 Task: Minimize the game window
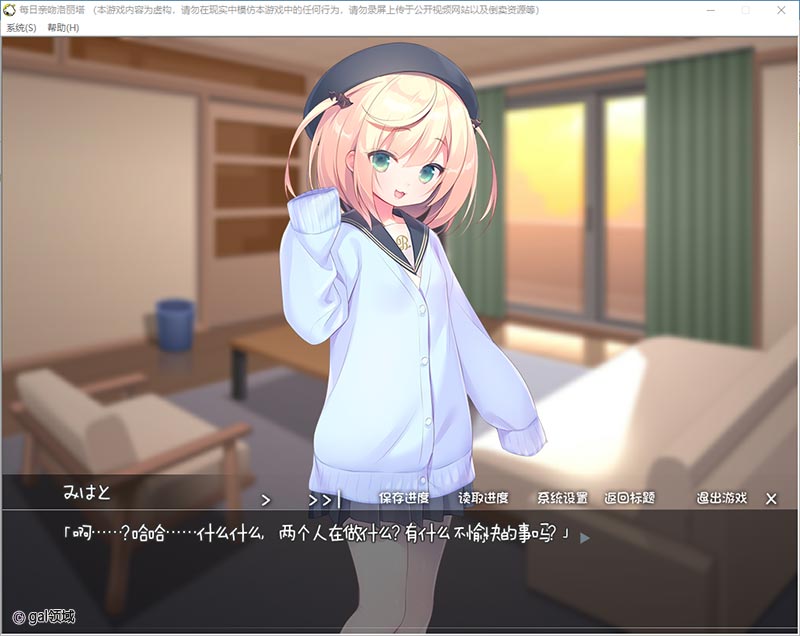712,9
